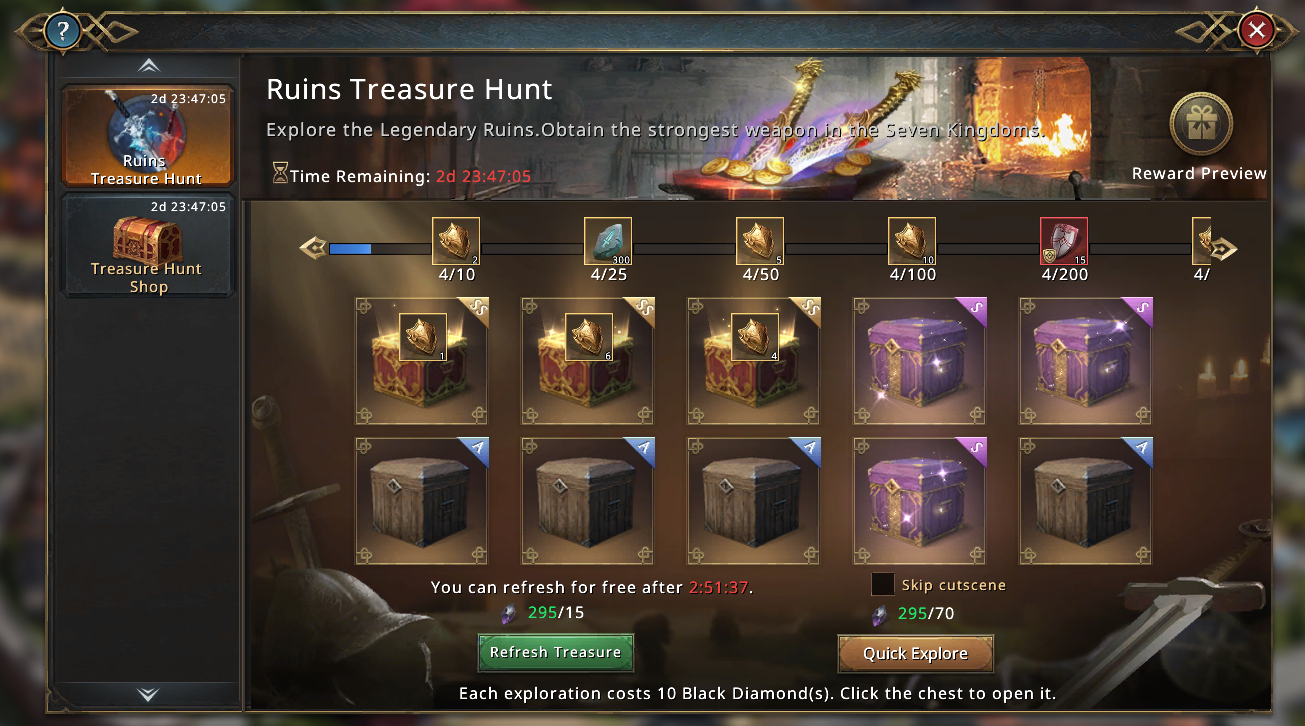Toggle the Skip cutscene checkbox

883,585
